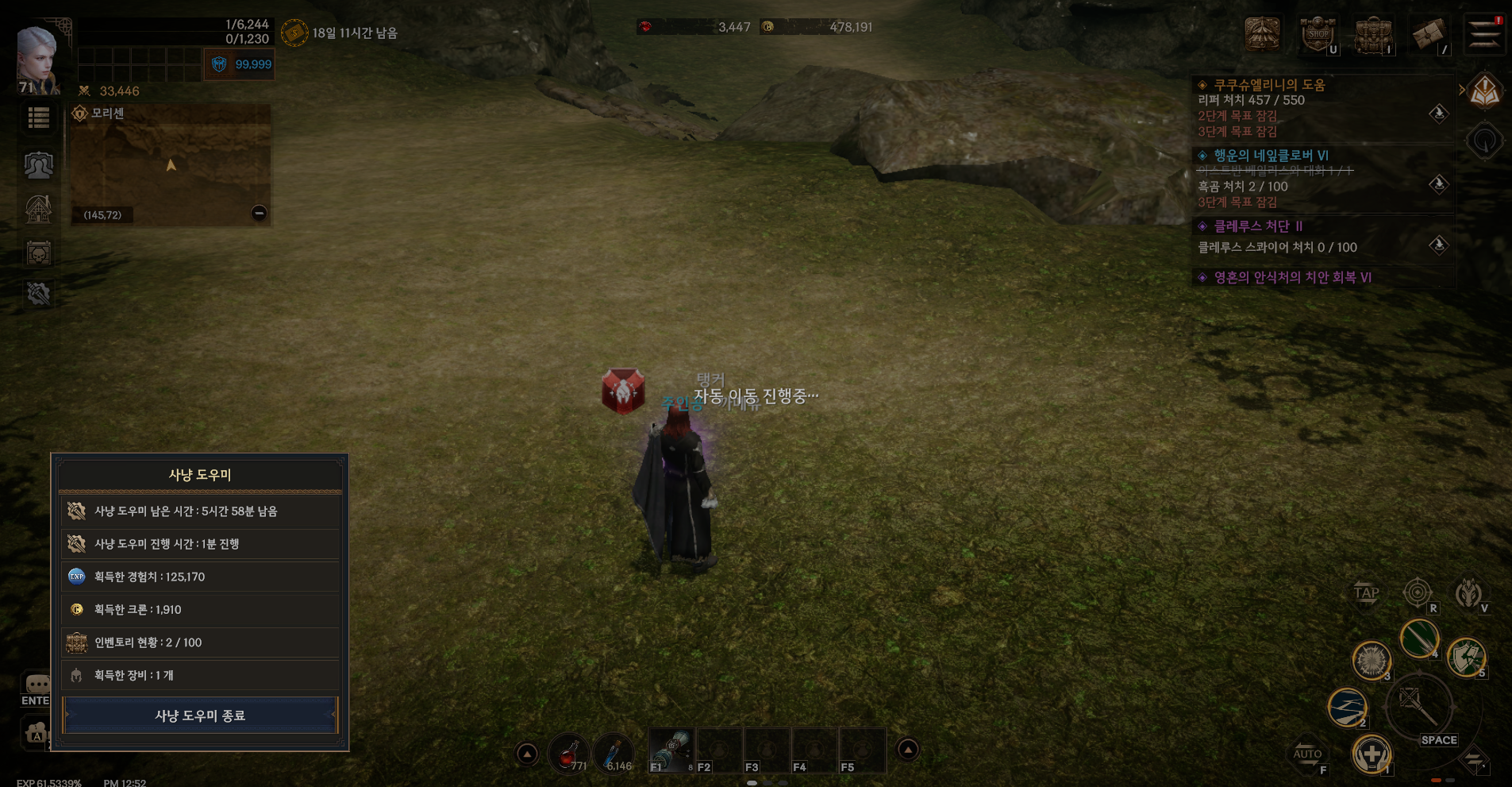Open the main hamburger menu
This screenshot has height=787, width=1512.
tap(1483, 35)
